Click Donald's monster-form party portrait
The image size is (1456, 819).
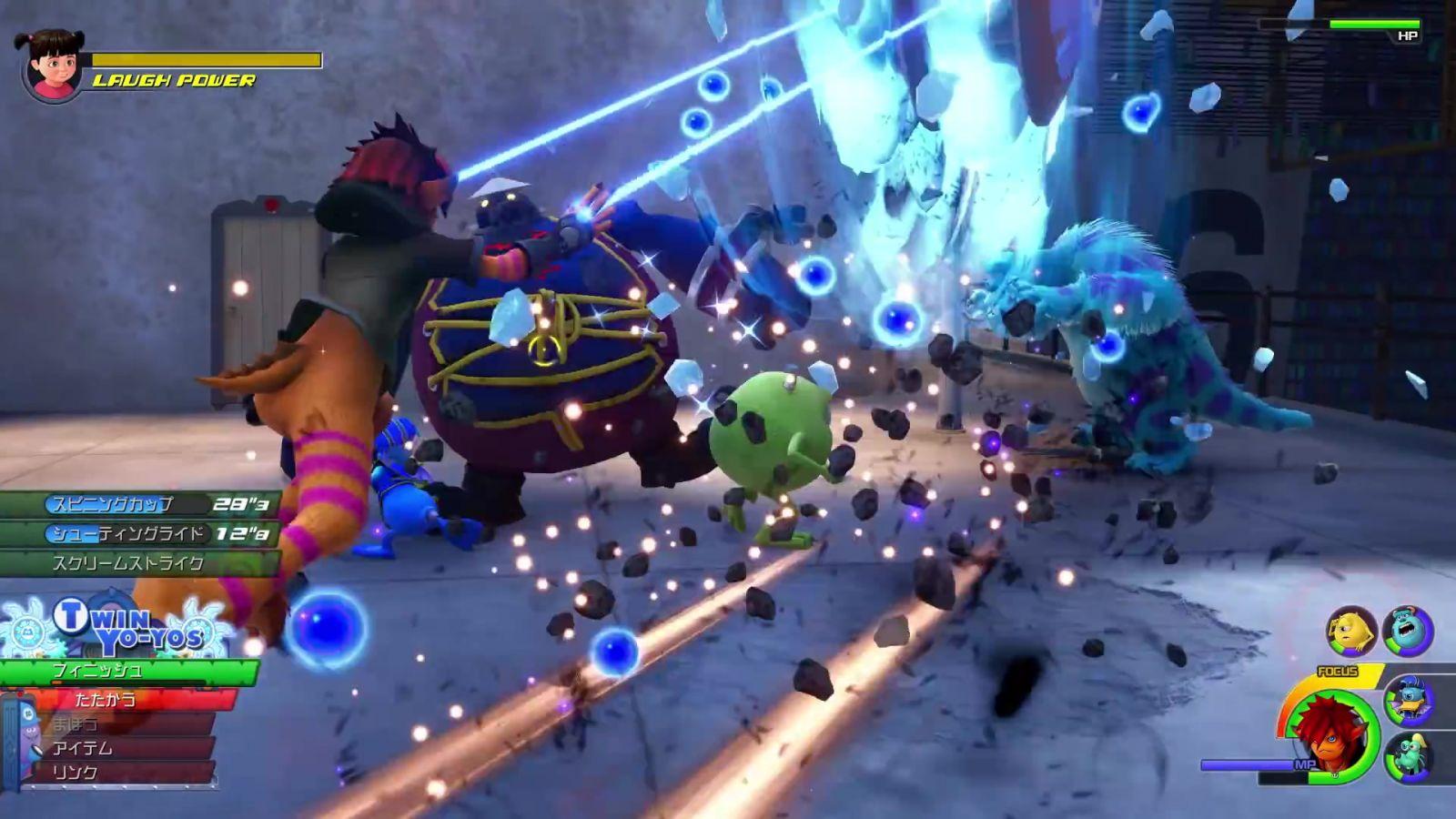point(1410,701)
